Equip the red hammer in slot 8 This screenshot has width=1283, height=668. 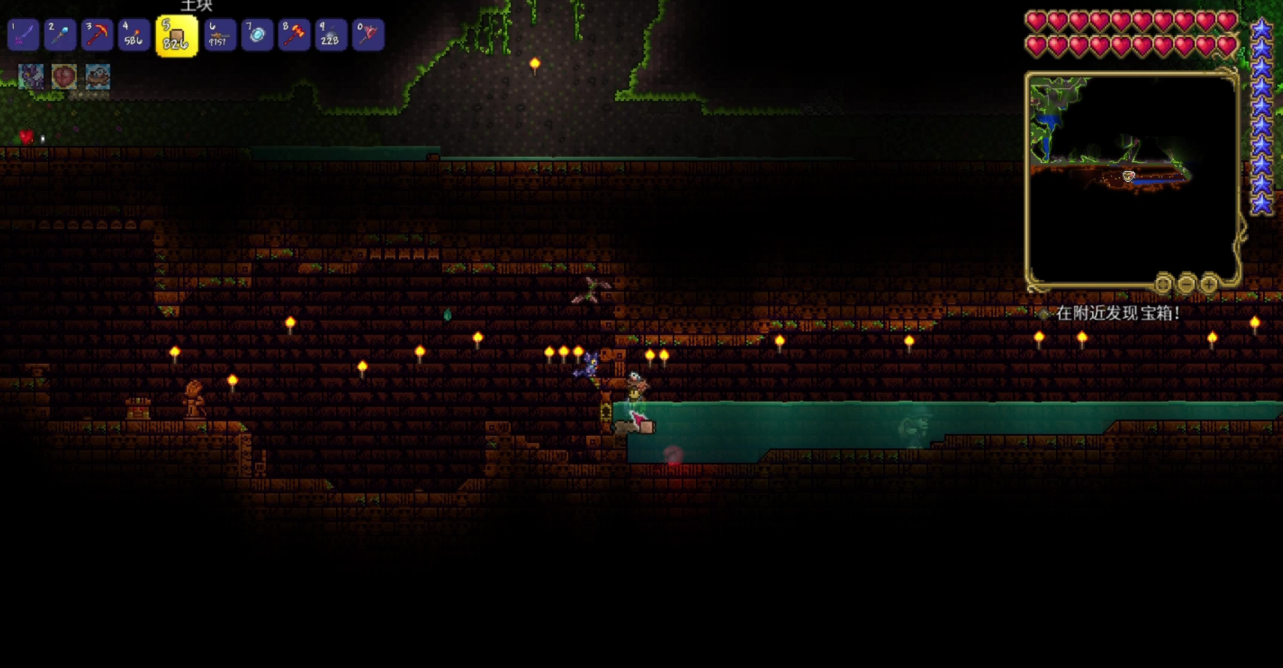[294, 35]
